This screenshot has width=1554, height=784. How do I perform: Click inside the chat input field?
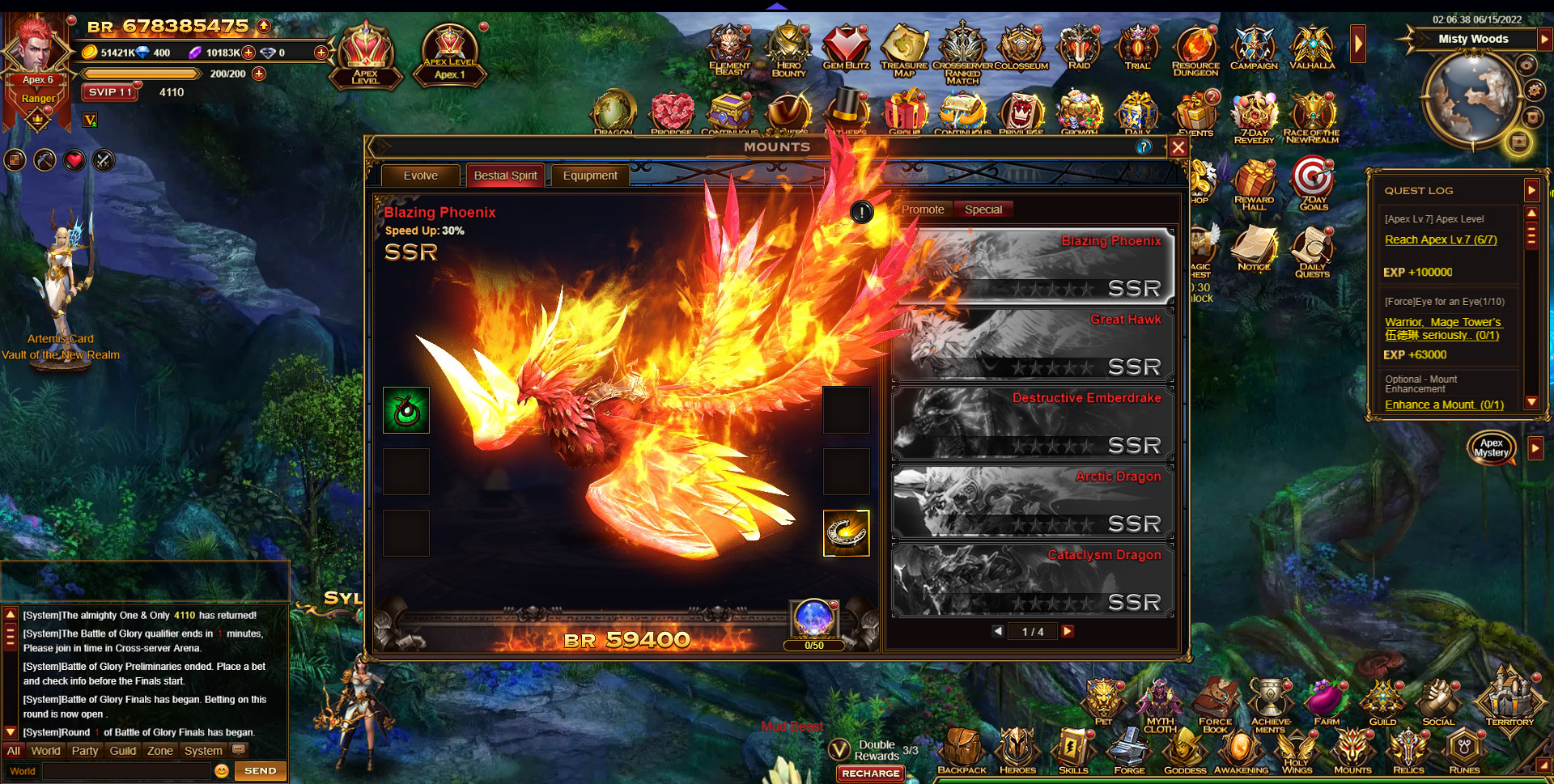click(x=125, y=771)
